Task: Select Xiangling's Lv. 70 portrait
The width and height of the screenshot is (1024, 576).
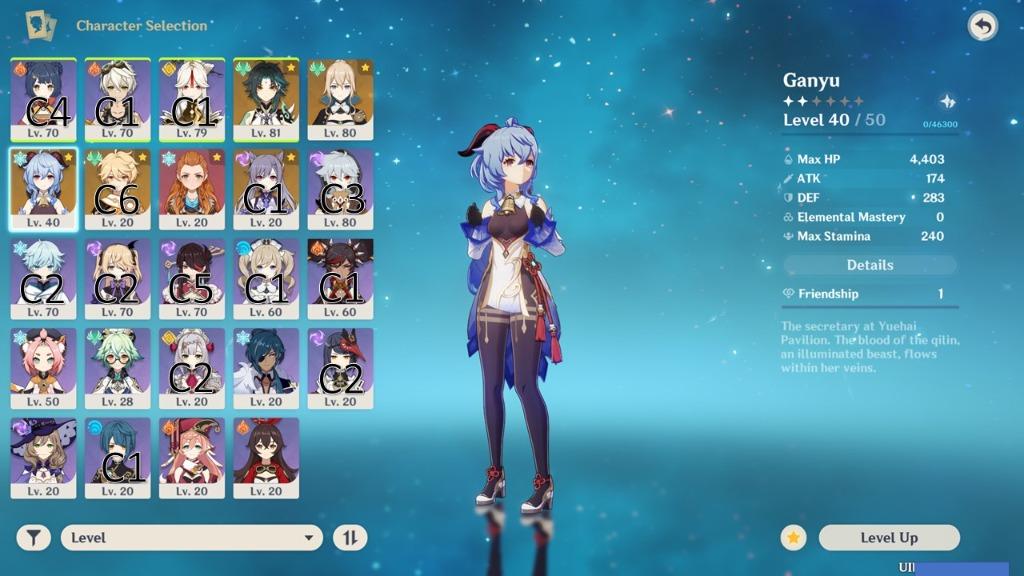Action: point(44,99)
